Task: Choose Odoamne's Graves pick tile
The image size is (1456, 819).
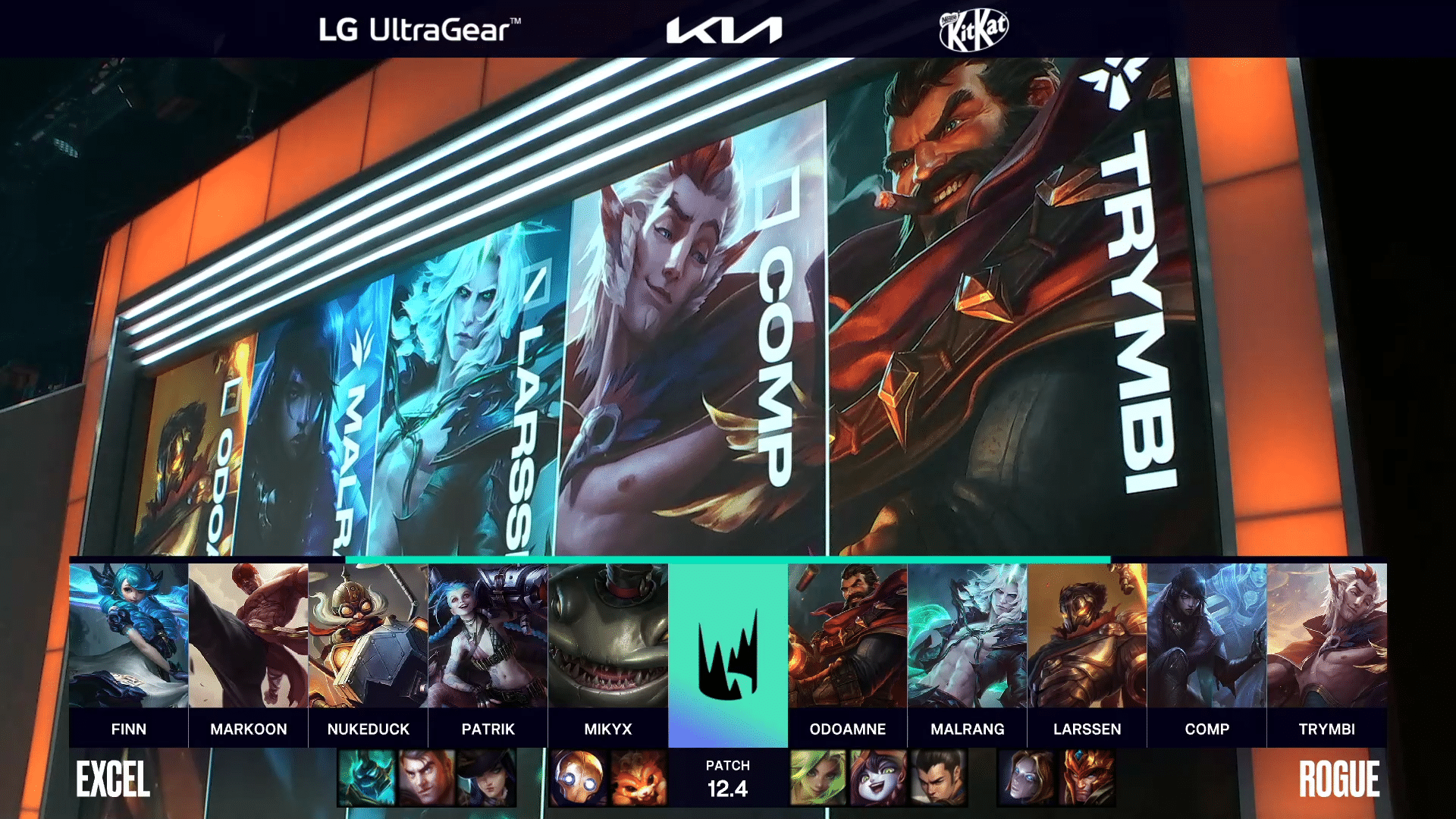Action: [847, 635]
